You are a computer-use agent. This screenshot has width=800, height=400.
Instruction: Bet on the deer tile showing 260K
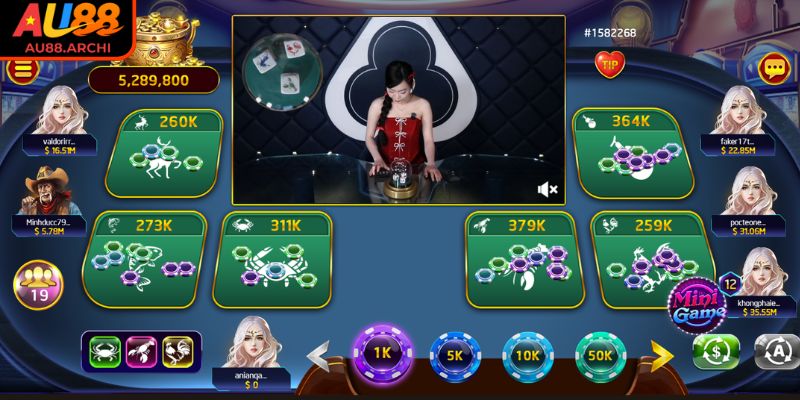click(x=171, y=155)
